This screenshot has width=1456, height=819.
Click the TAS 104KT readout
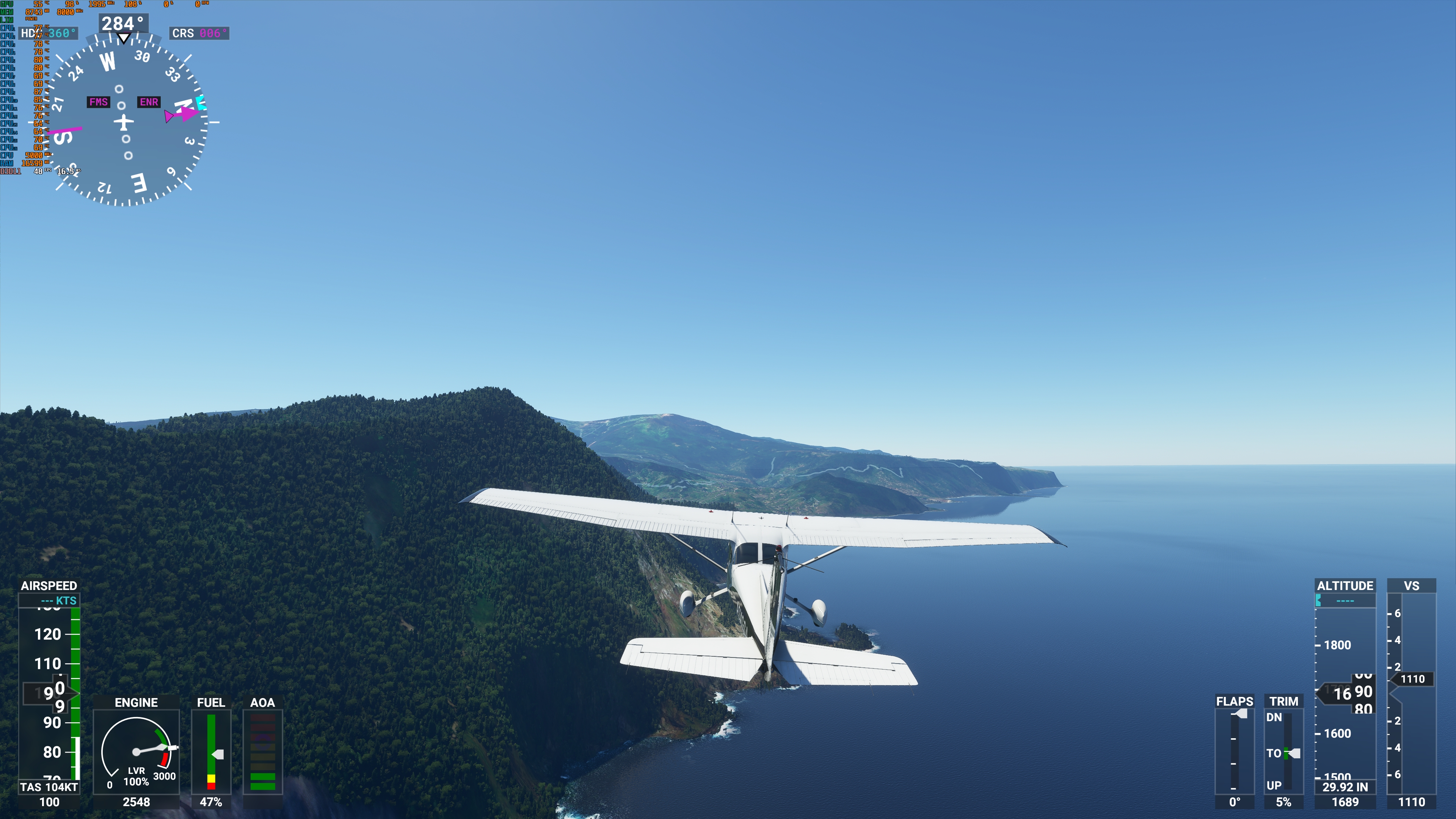click(x=50, y=786)
